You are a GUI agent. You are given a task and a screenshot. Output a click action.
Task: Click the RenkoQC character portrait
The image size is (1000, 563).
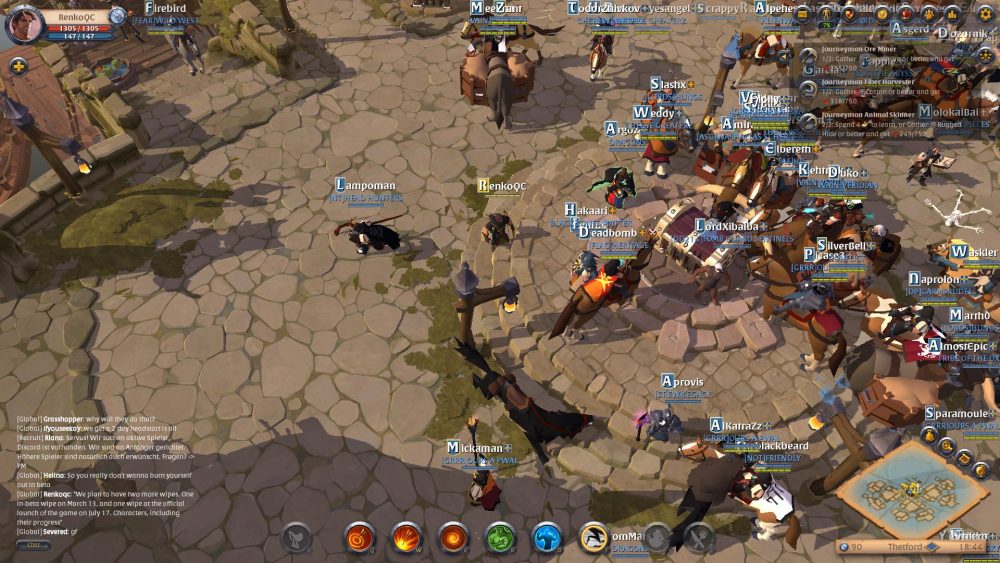point(25,24)
